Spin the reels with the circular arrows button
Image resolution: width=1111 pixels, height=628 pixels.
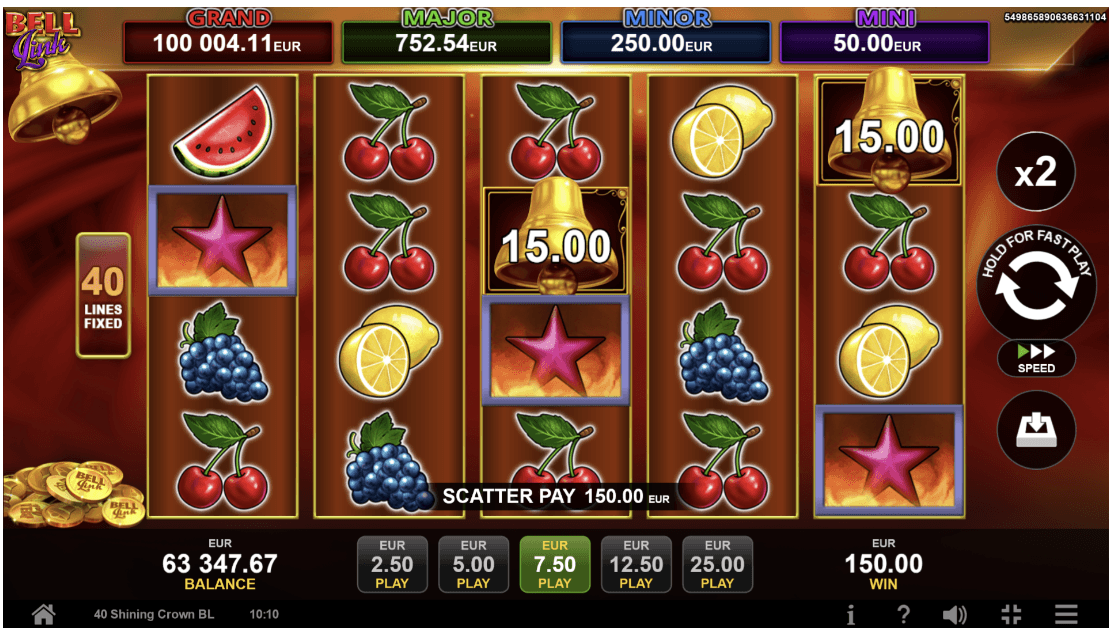click(x=1035, y=281)
